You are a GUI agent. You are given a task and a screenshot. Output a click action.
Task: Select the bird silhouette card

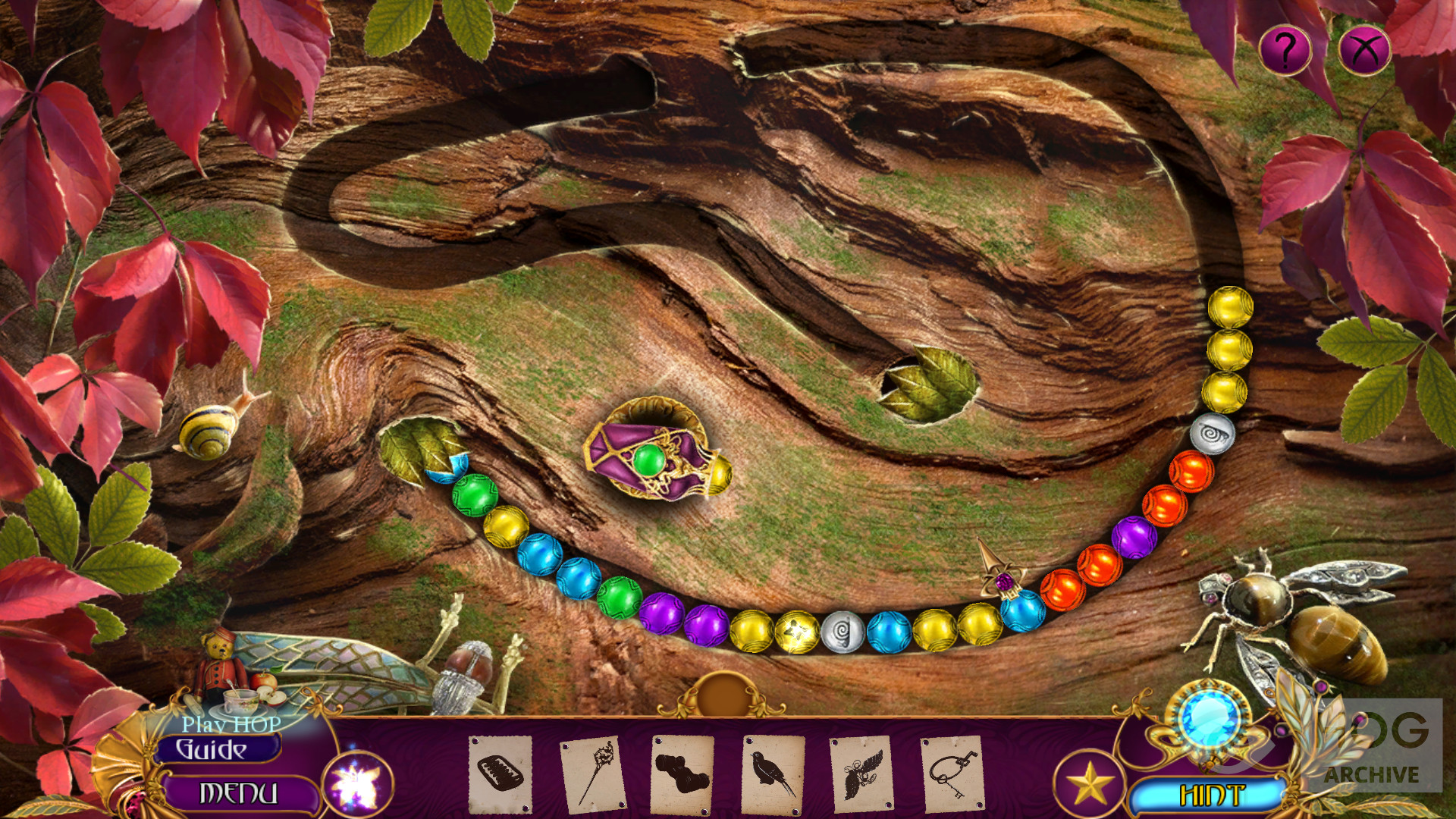(x=772, y=773)
